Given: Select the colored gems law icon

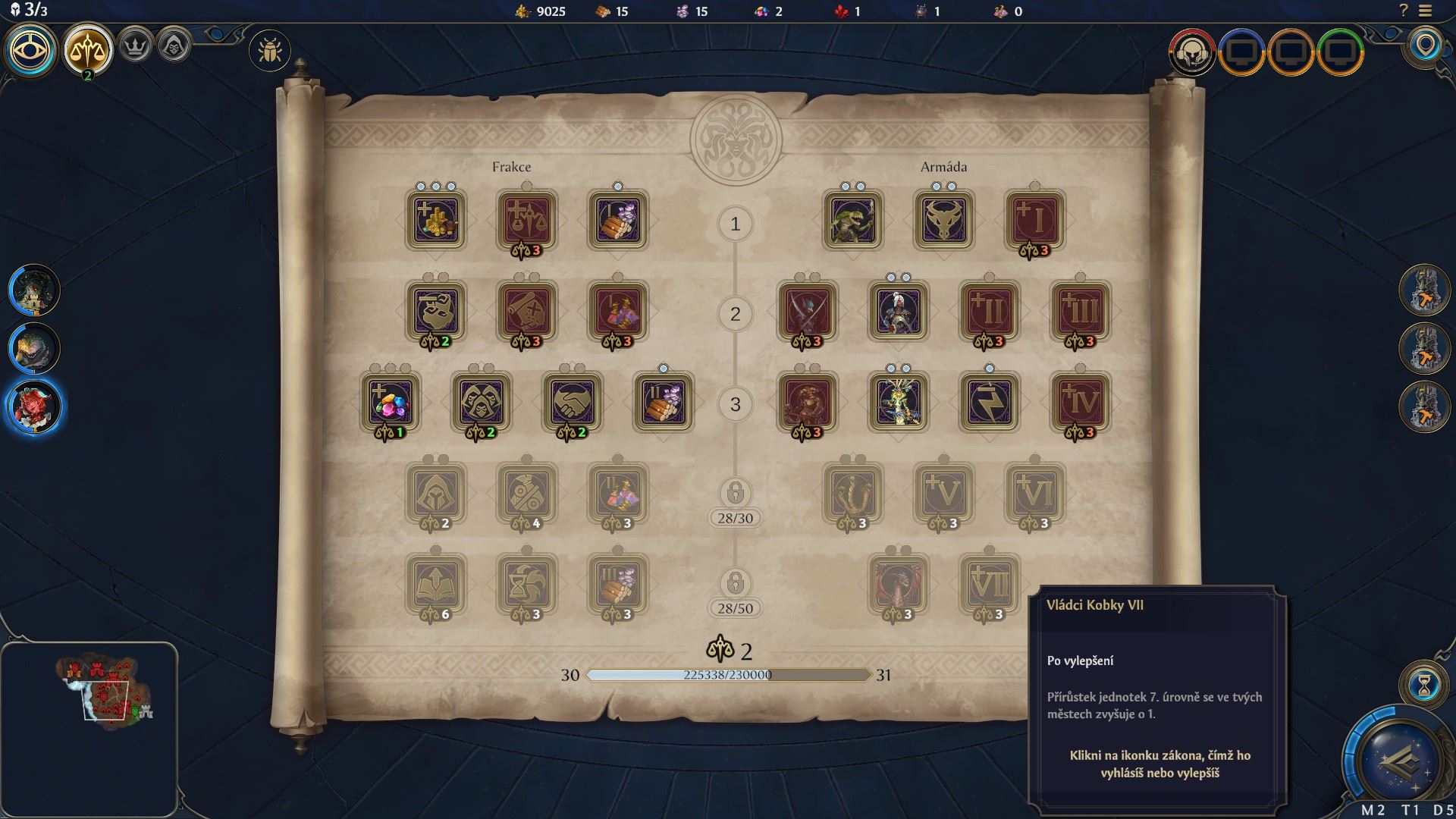Looking at the screenshot, I should 390,402.
